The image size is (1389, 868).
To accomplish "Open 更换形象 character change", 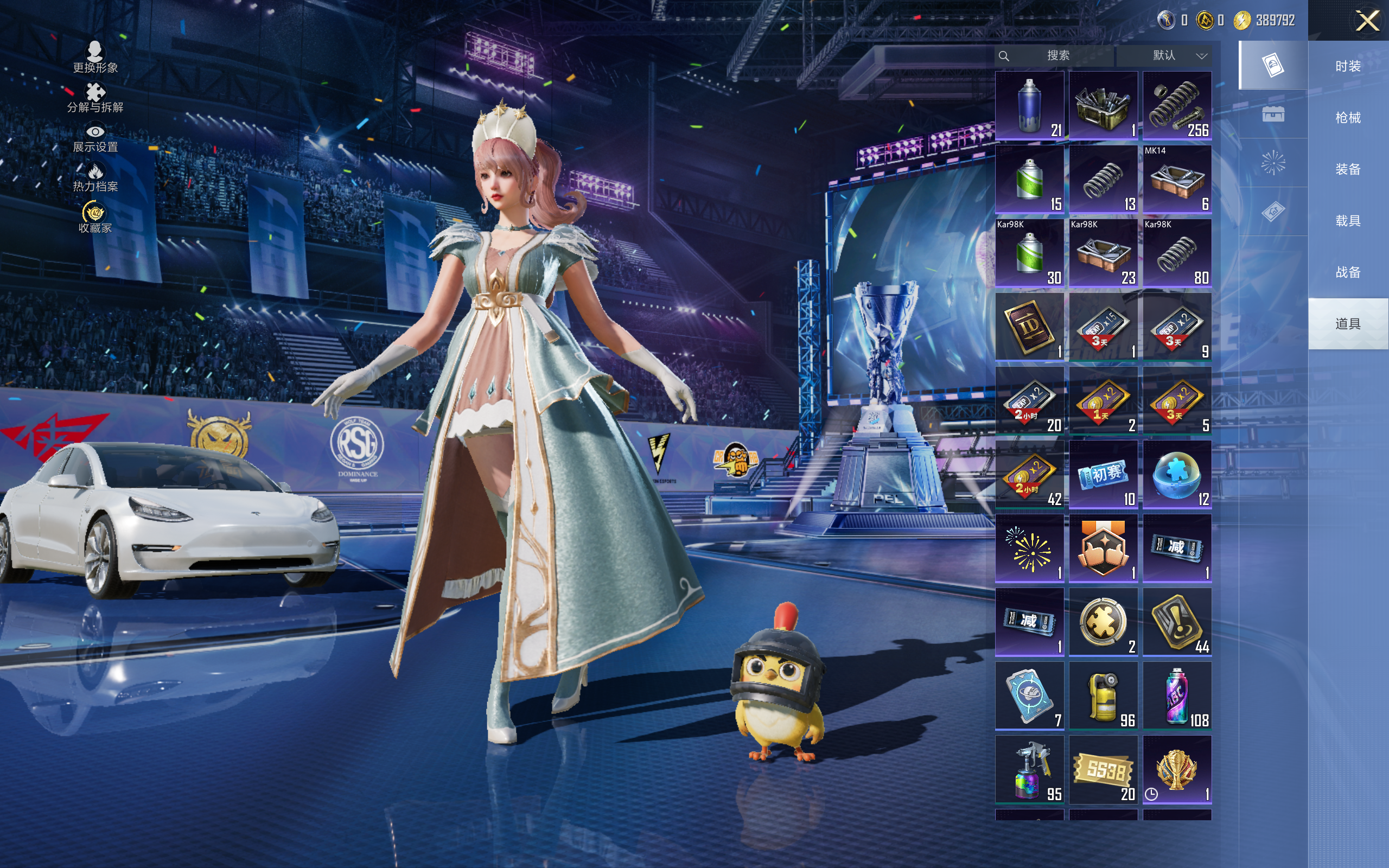I will [x=95, y=58].
